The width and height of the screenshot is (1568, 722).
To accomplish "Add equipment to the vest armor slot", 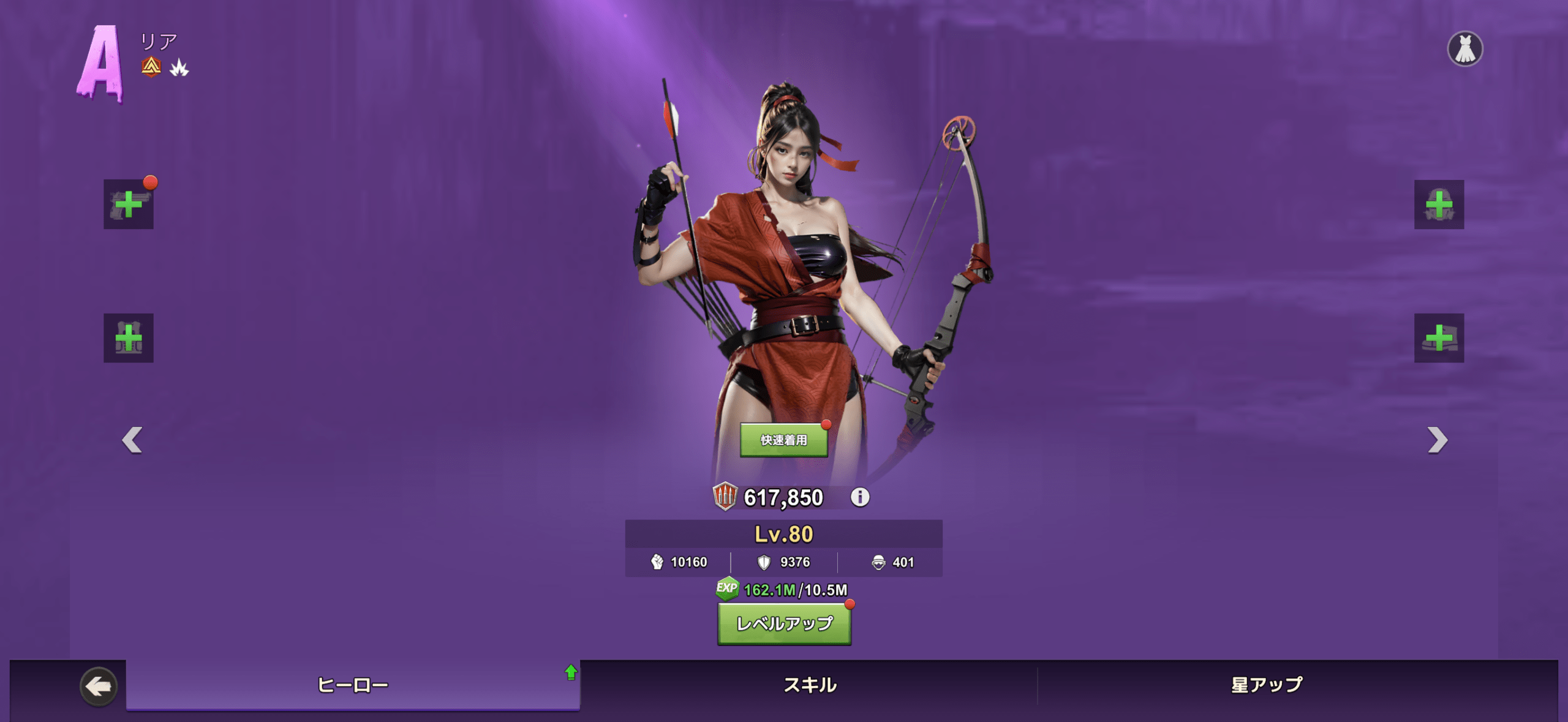I will [129, 338].
